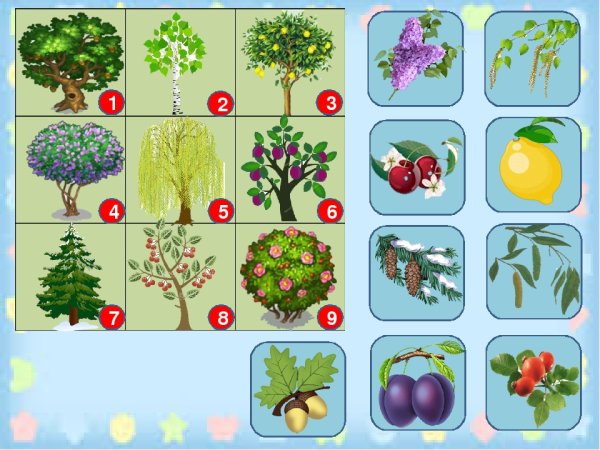Select the birch catkins branch card
The width and height of the screenshot is (600, 450).
[x=533, y=58]
